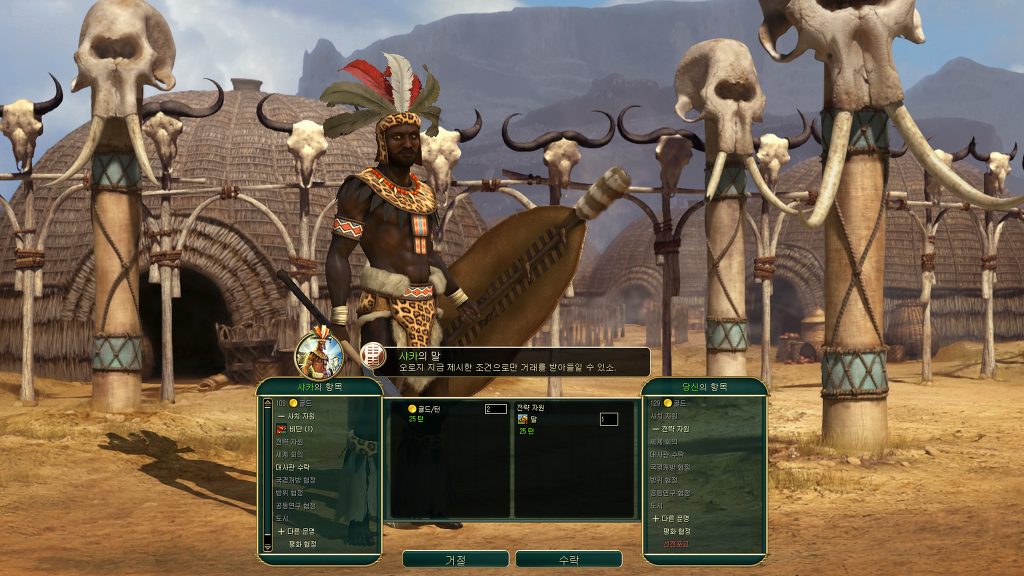Add 골드 from your items list
1024x576 pixels.
click(674, 402)
